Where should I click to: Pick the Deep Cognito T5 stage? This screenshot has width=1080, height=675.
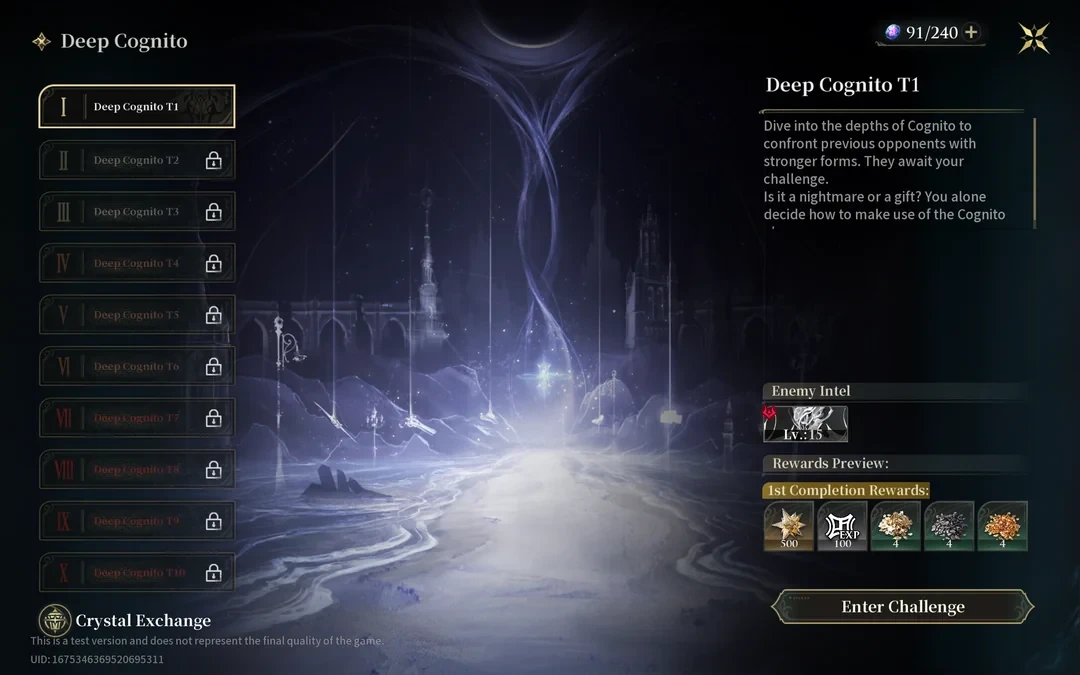click(x=137, y=315)
